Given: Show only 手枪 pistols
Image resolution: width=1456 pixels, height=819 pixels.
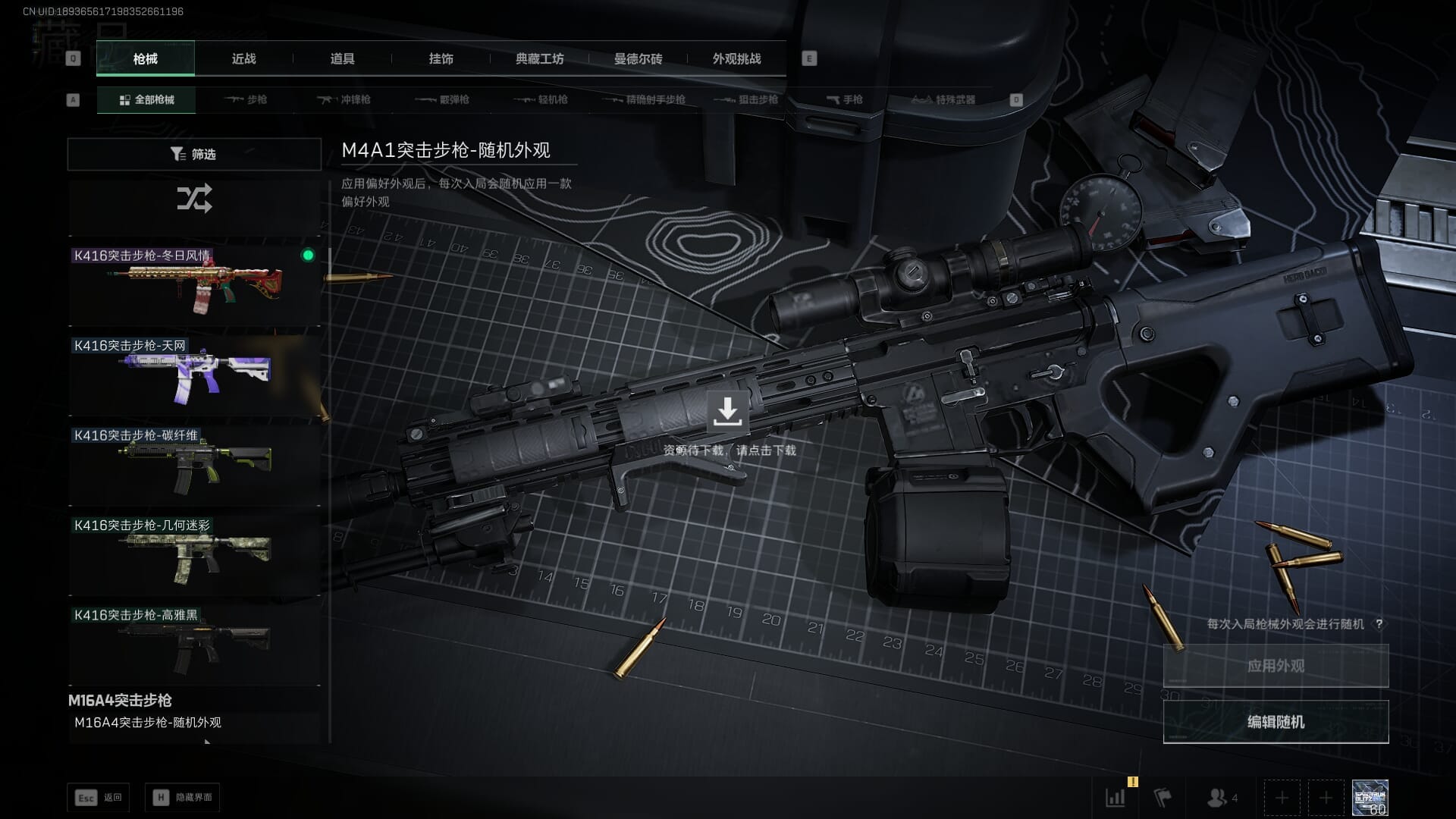Looking at the screenshot, I should 845,100.
